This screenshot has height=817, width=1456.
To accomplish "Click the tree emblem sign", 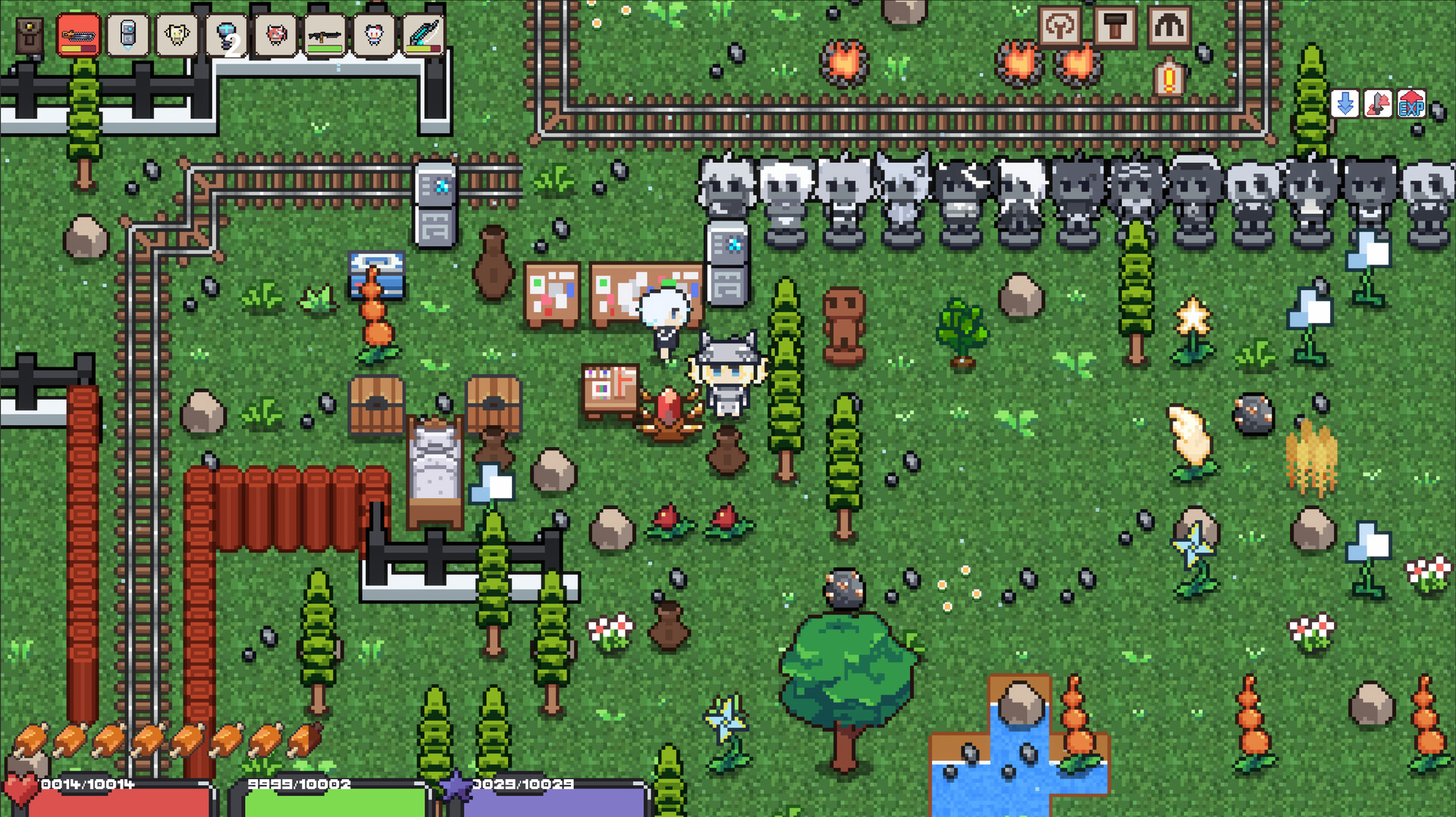I will 1061,27.
